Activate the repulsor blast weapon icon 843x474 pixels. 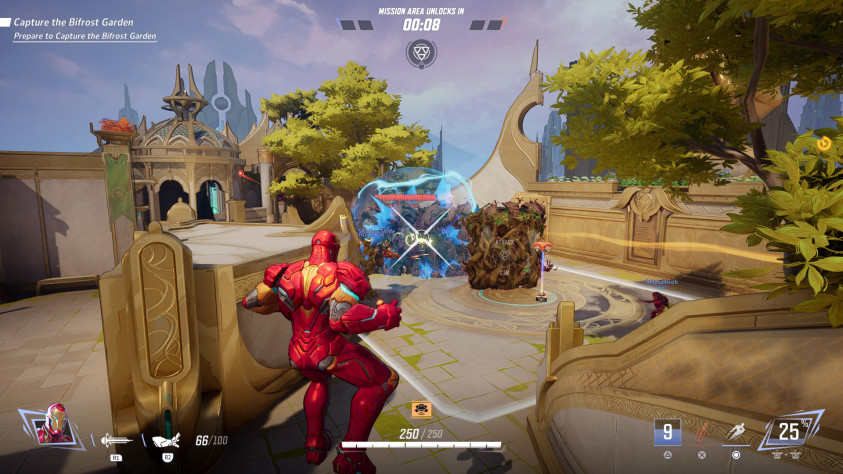115,439
